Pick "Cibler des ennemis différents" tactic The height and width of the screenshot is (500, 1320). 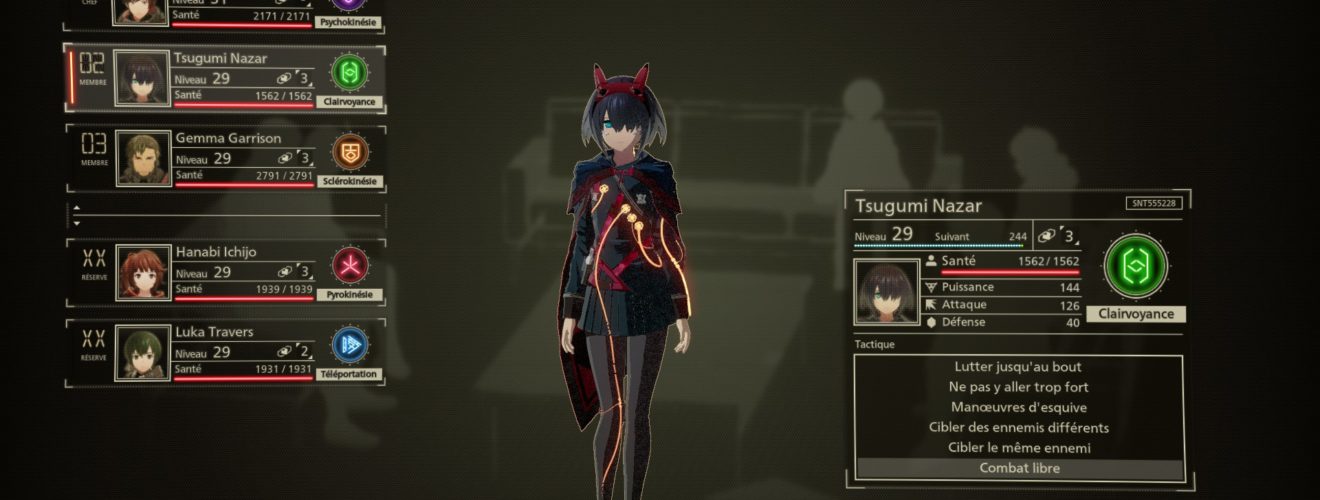[x=1018, y=428]
